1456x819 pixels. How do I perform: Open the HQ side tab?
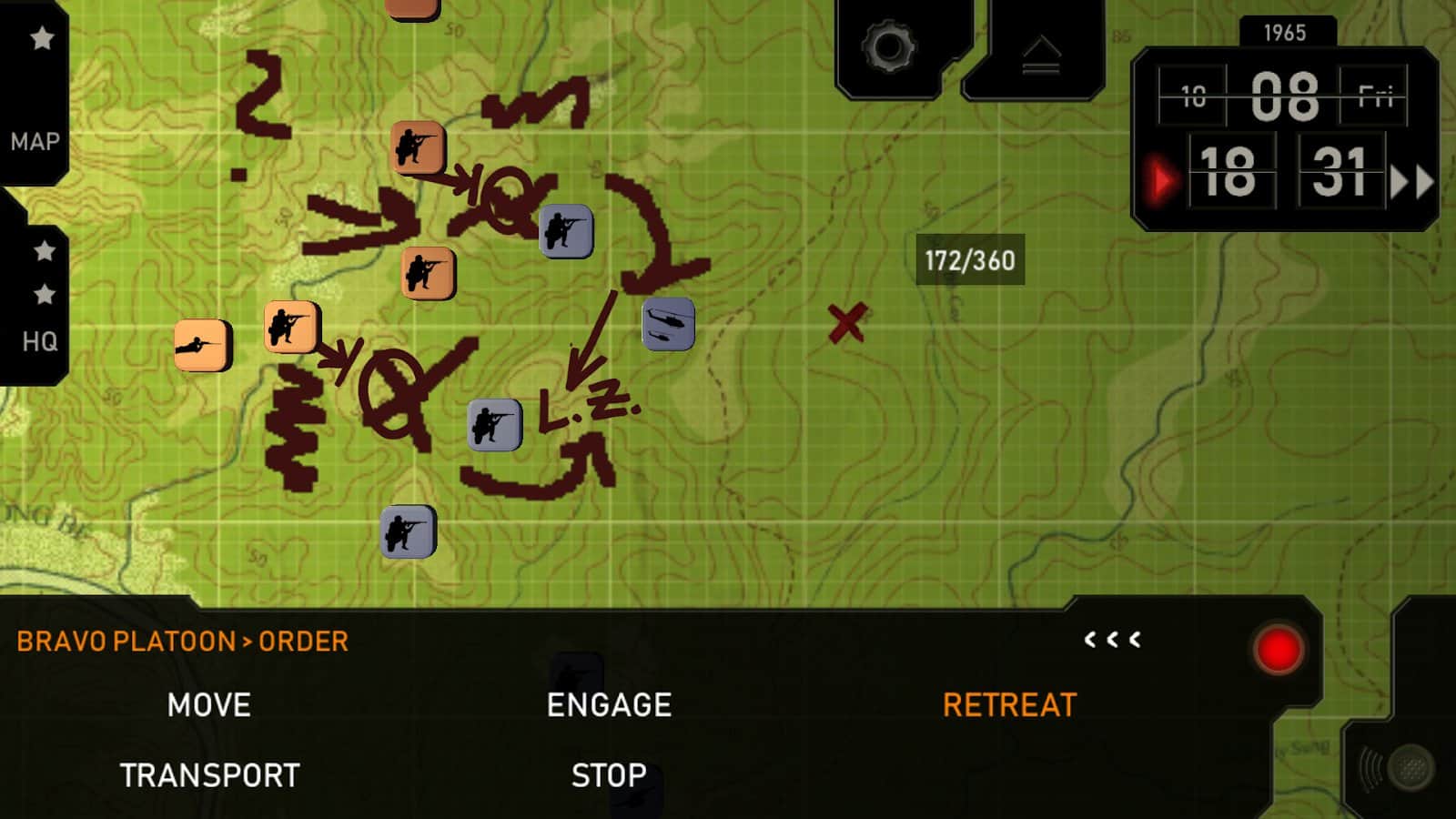pos(39,340)
